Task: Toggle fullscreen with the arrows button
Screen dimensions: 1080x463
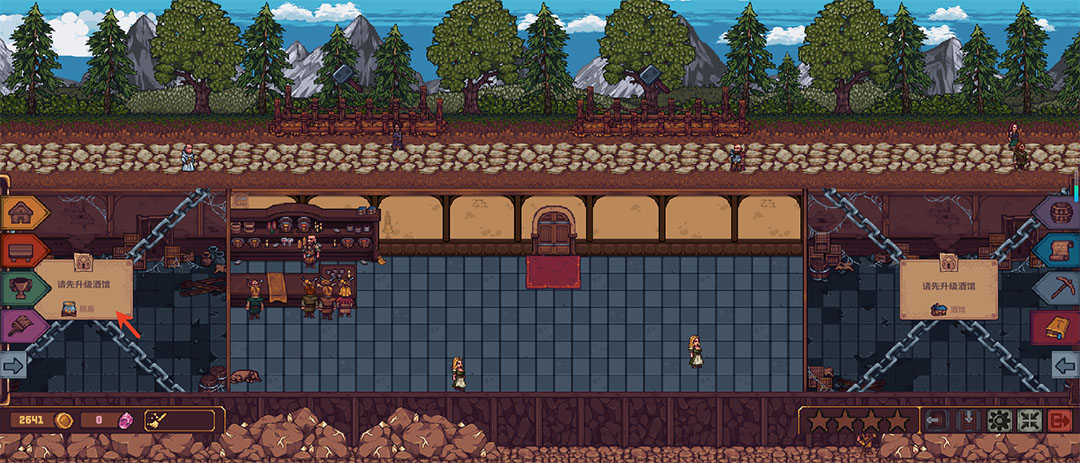Action: pos(1030,420)
